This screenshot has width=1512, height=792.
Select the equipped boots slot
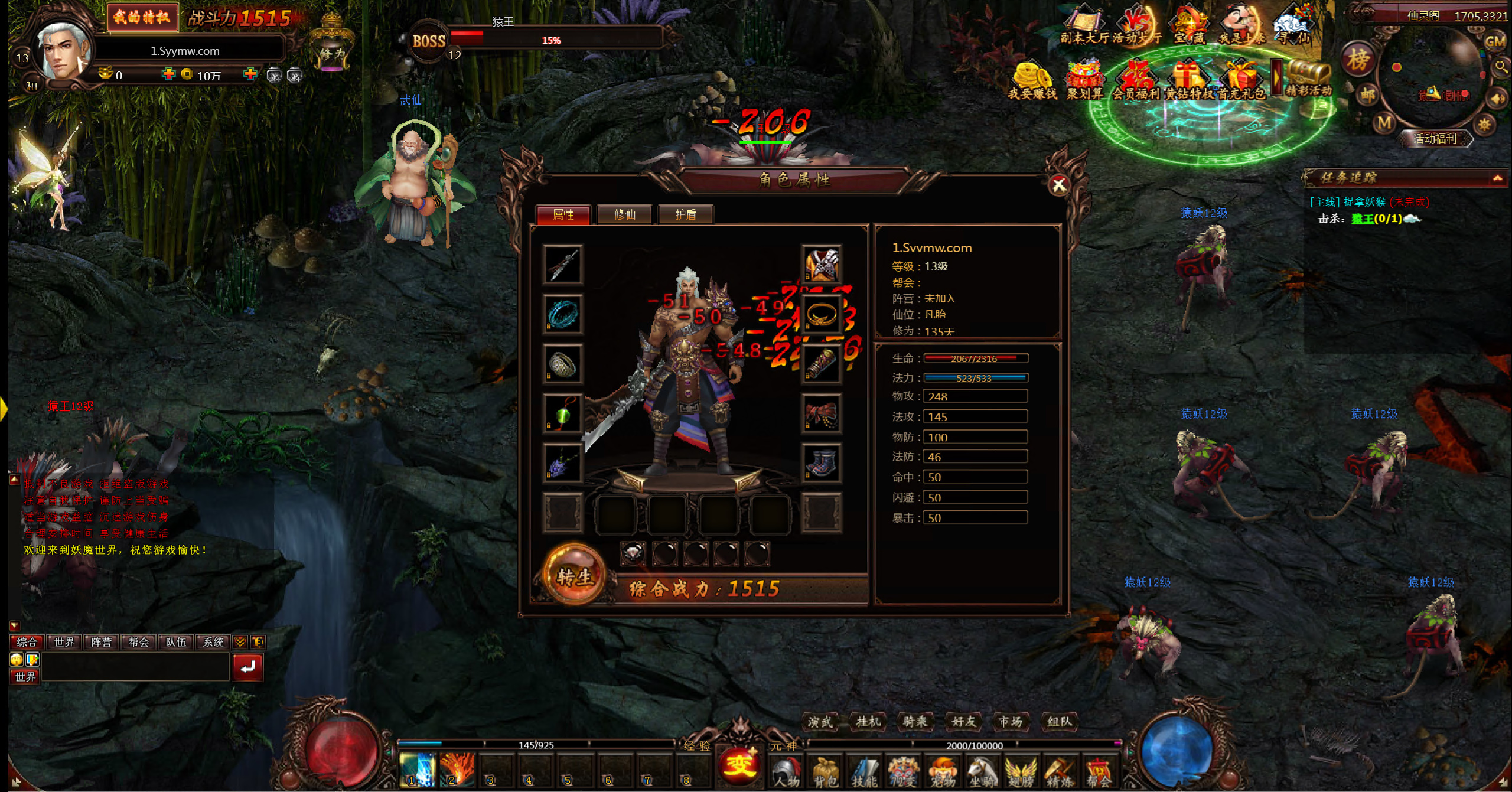[x=821, y=463]
